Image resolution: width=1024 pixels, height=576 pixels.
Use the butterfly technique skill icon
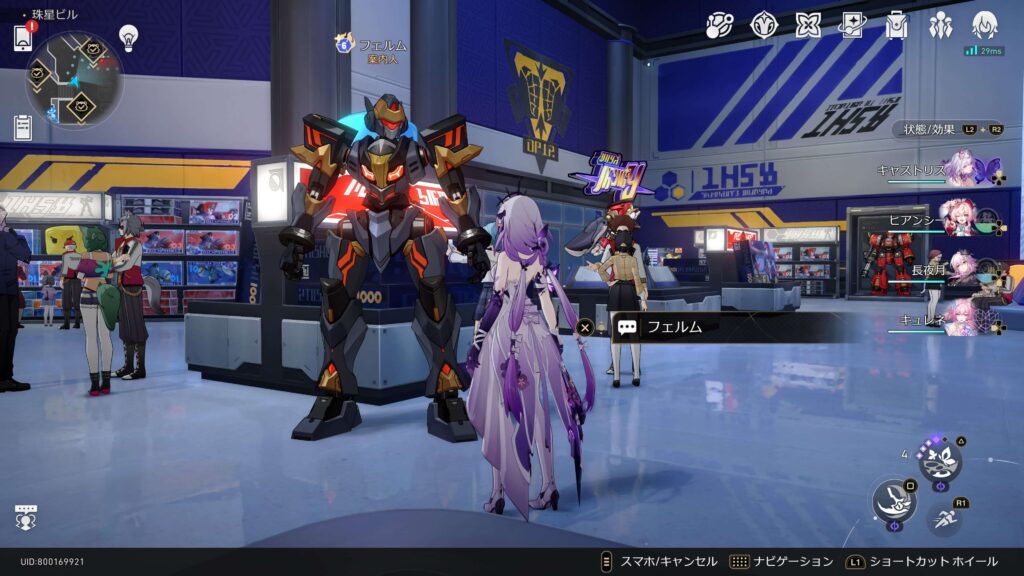point(940,461)
